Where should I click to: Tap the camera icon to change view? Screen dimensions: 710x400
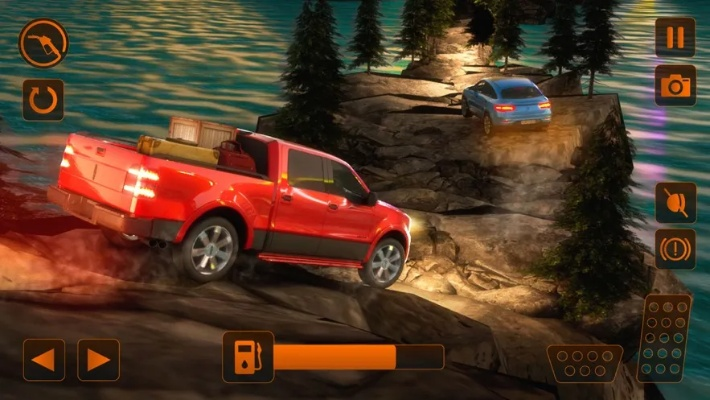coord(675,85)
